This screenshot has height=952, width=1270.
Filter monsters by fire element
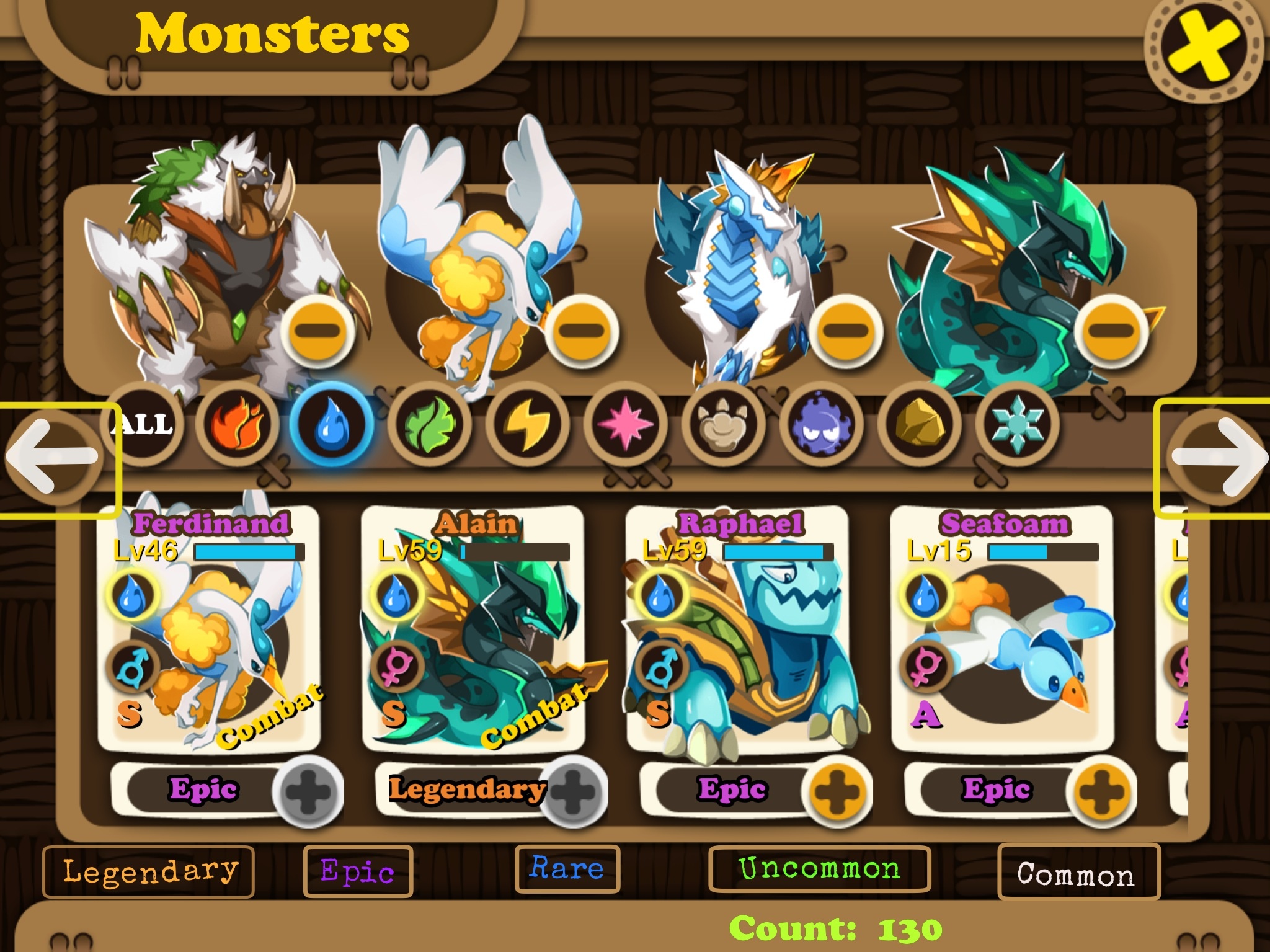click(237, 425)
